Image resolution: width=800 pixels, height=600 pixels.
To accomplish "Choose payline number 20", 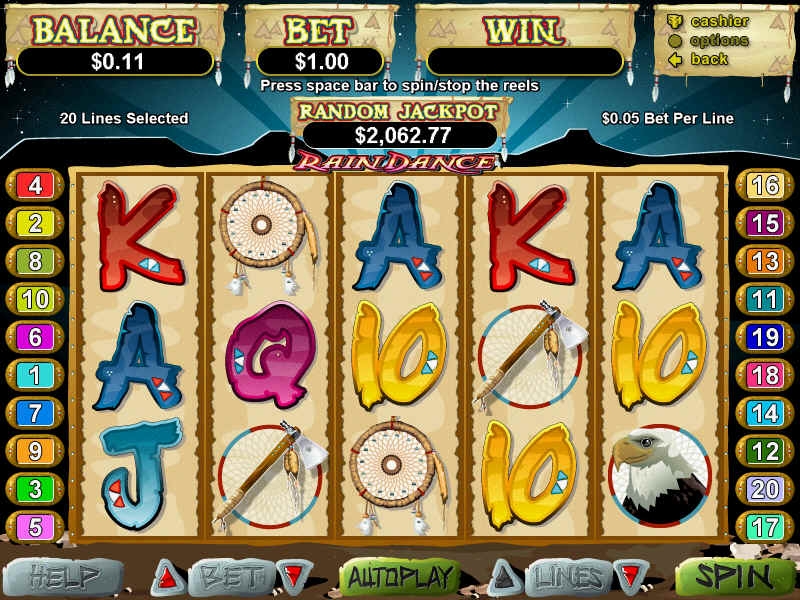I will pyautogui.click(x=765, y=489).
